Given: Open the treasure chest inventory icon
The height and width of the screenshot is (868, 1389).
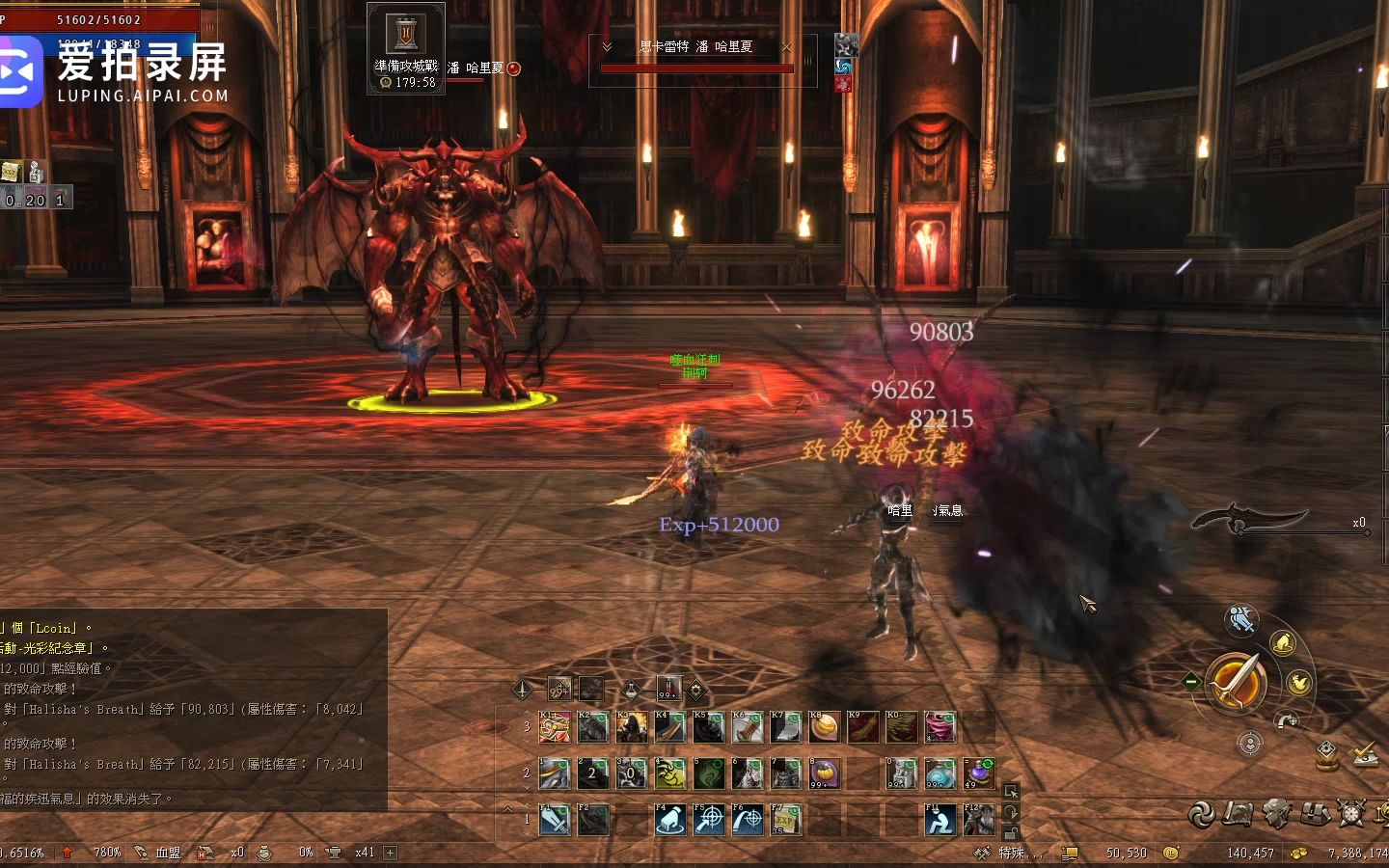Looking at the screenshot, I should (x=1315, y=814).
